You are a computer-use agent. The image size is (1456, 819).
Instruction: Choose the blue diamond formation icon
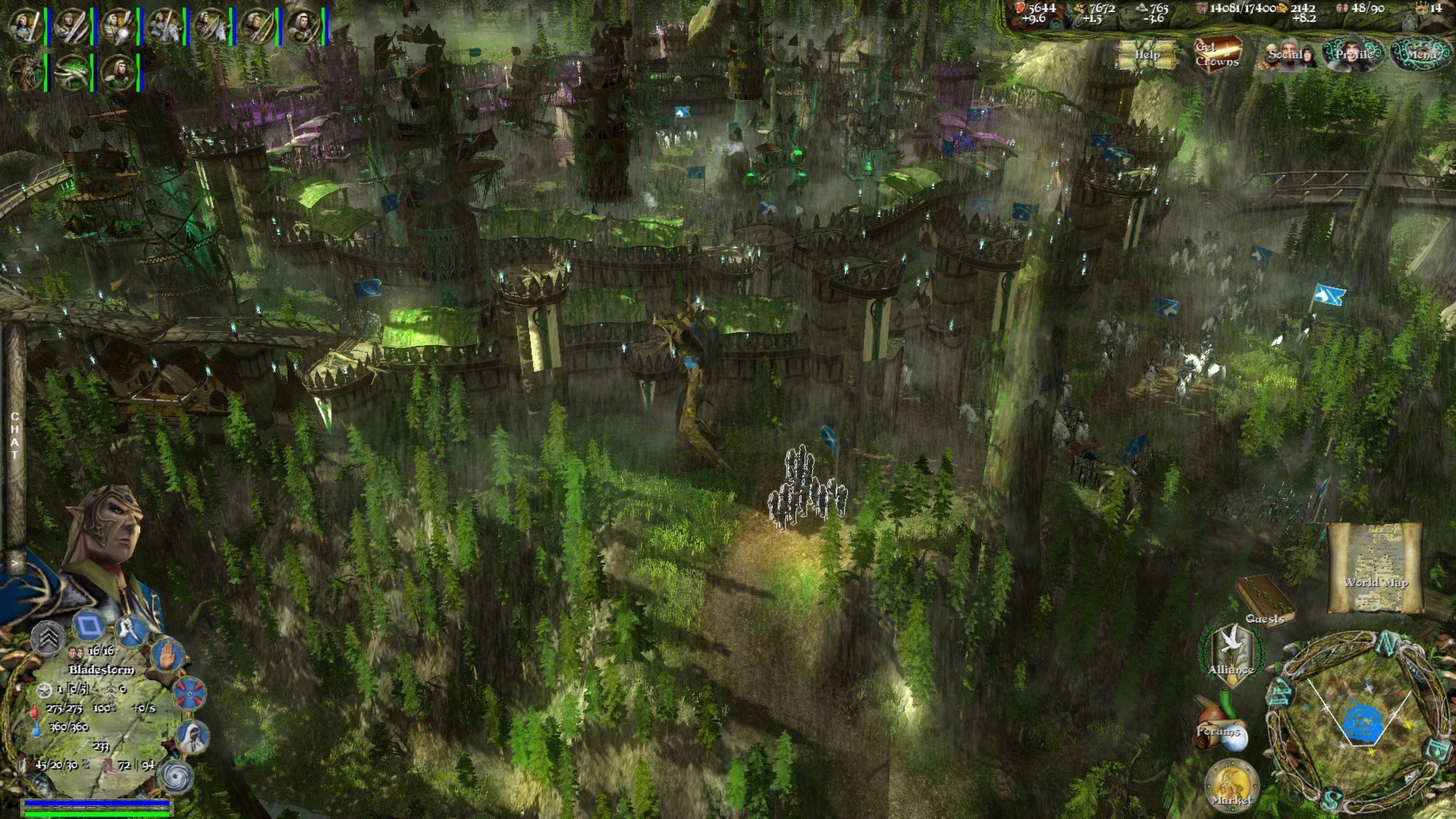click(x=89, y=626)
